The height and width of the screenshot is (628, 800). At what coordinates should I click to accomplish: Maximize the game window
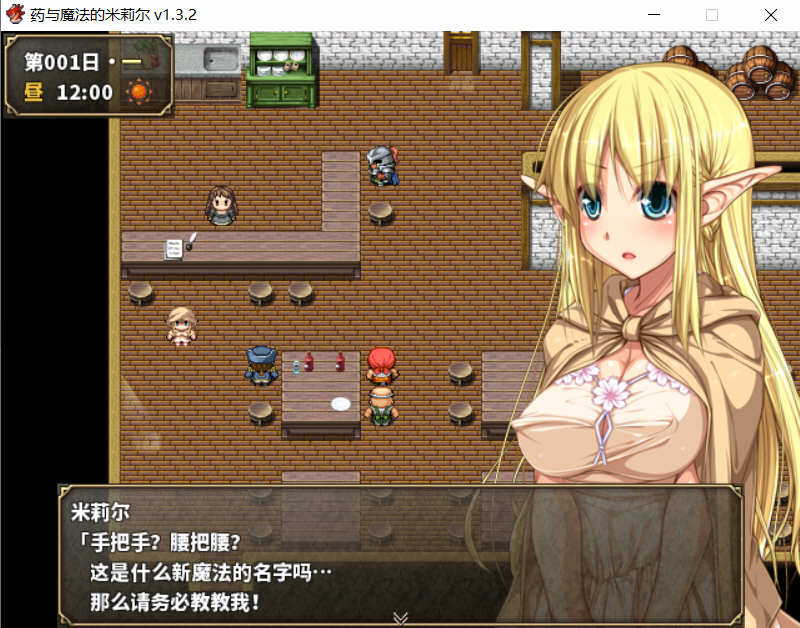[712, 15]
